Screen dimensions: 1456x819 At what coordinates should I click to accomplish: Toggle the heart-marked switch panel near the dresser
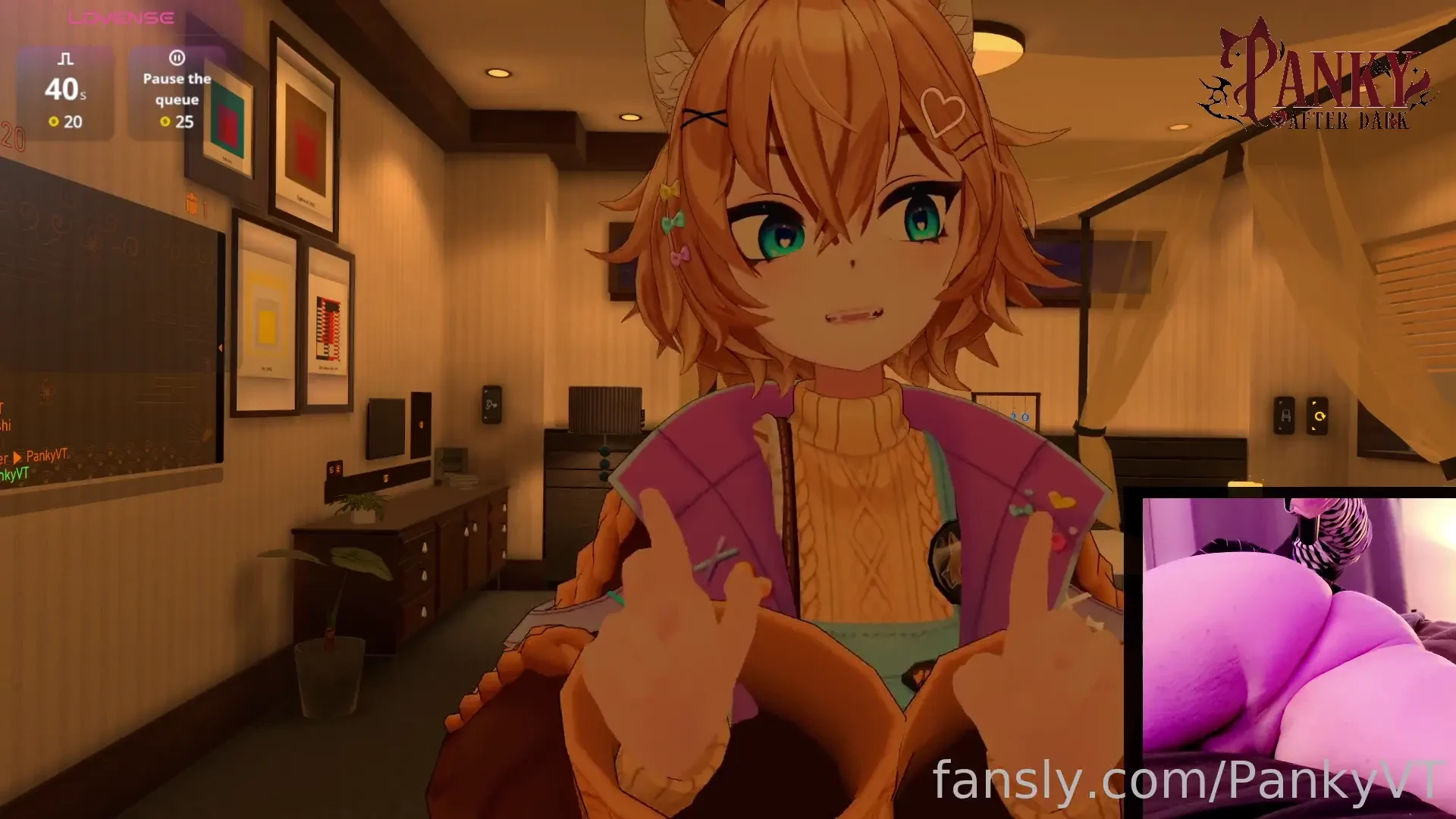click(492, 404)
